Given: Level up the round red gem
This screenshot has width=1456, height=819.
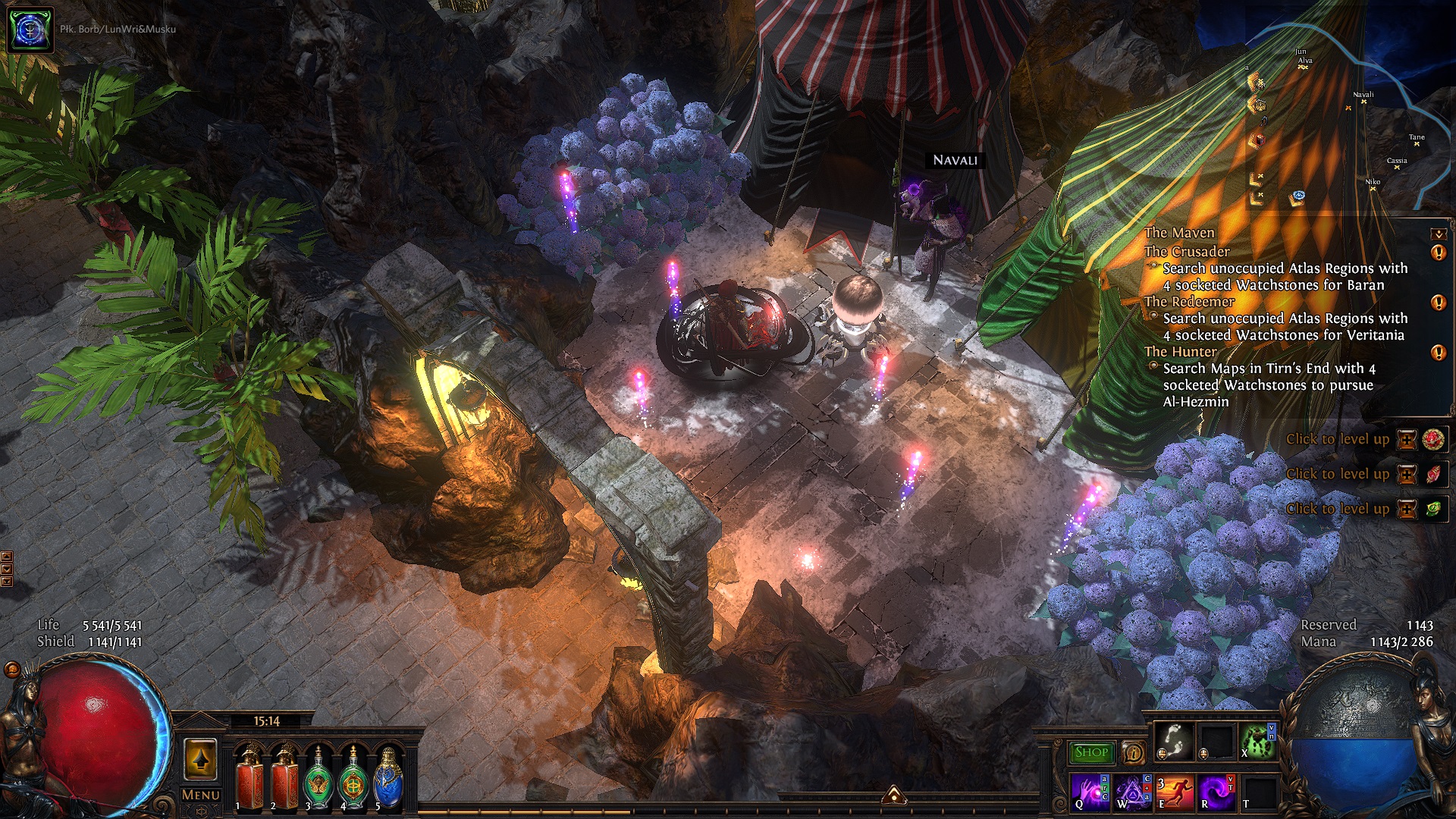Looking at the screenshot, I should tap(1407, 439).
